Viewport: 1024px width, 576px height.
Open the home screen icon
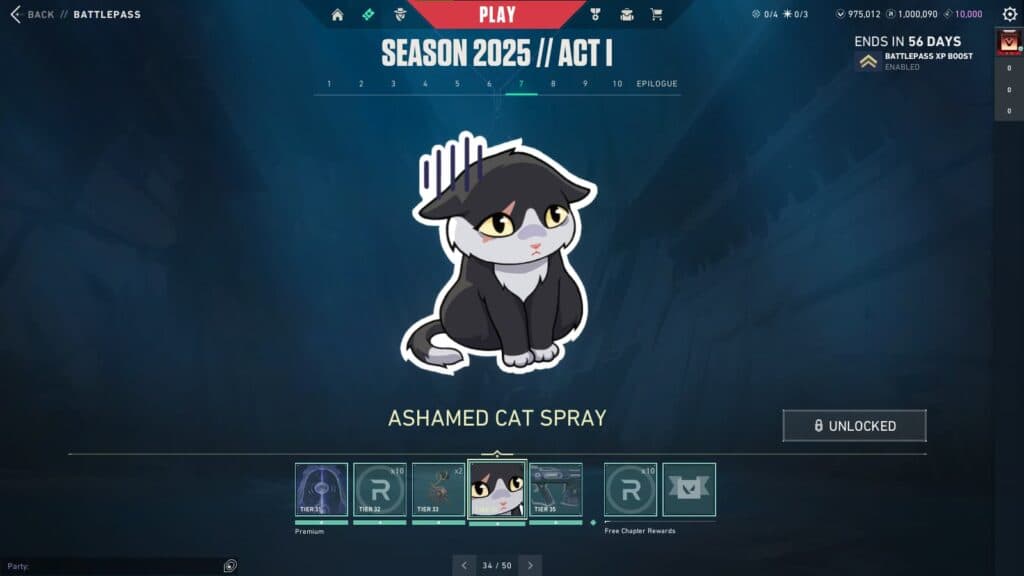point(337,15)
